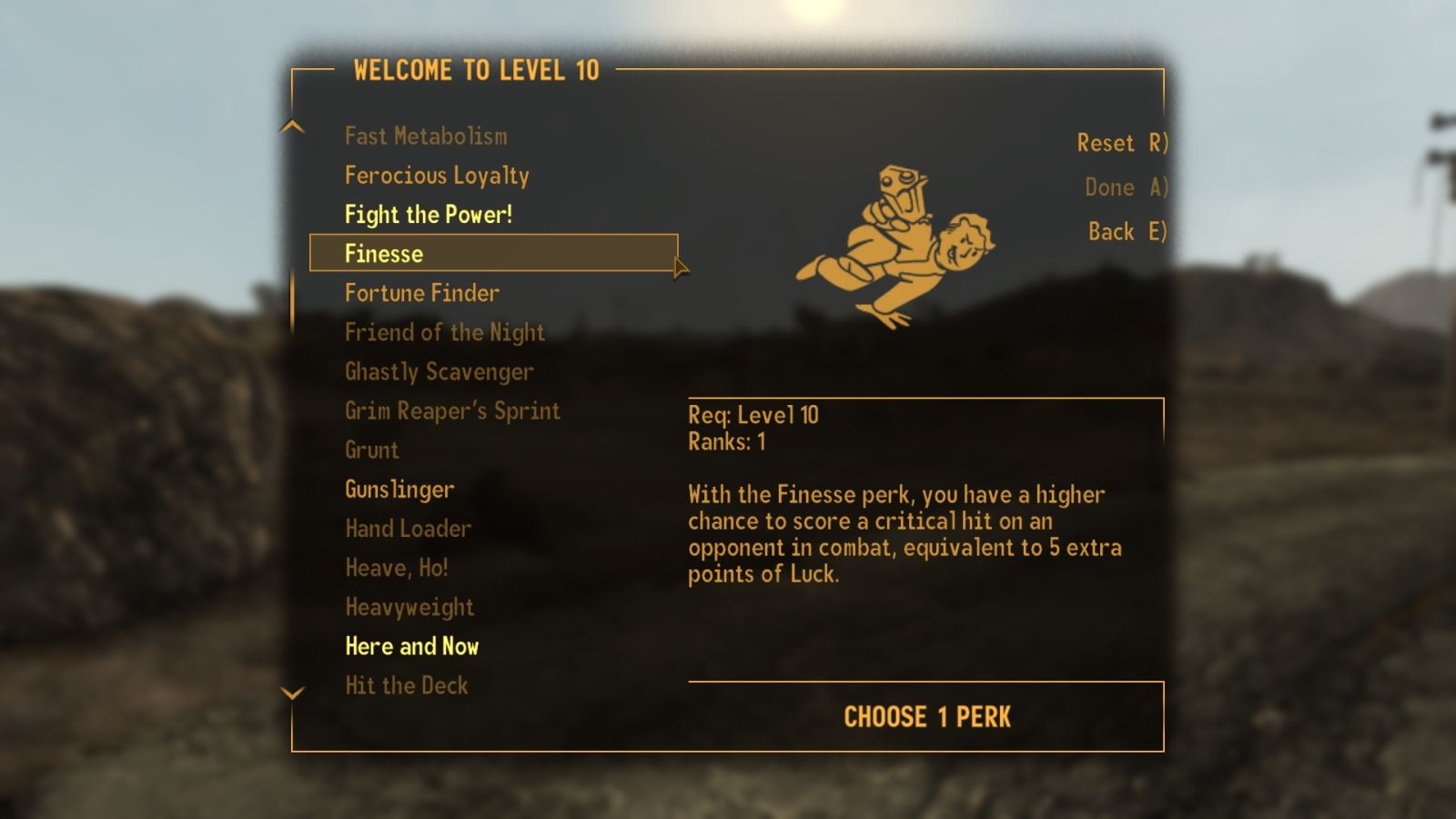Select the Heavyweight perk
This screenshot has width=1456, height=819.
[x=409, y=607]
